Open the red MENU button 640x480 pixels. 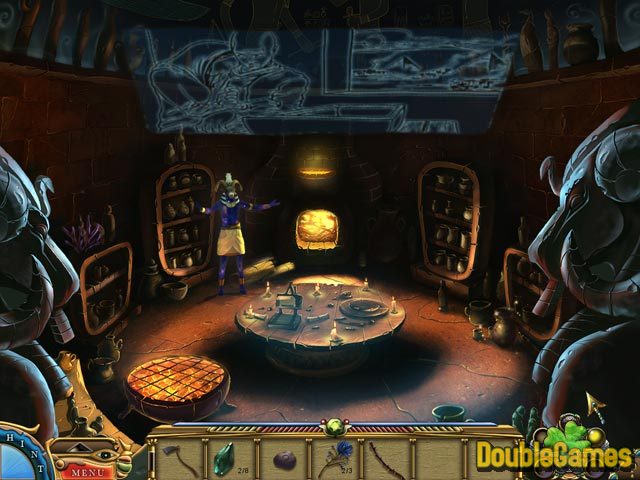point(89,470)
